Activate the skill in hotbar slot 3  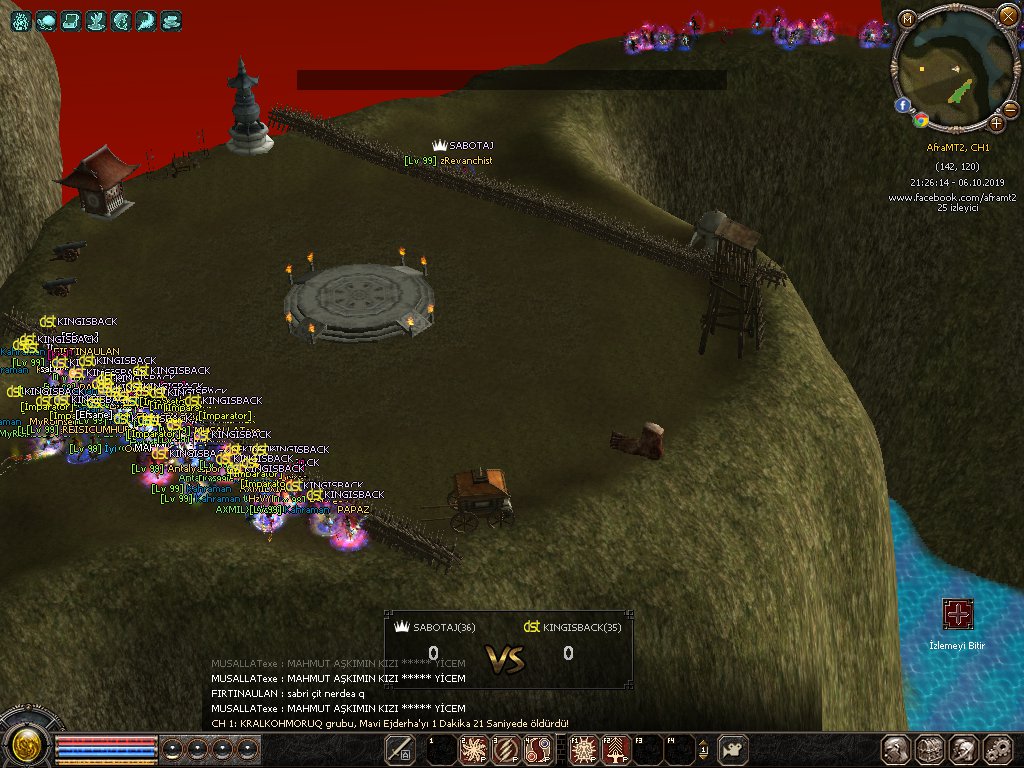click(x=506, y=749)
